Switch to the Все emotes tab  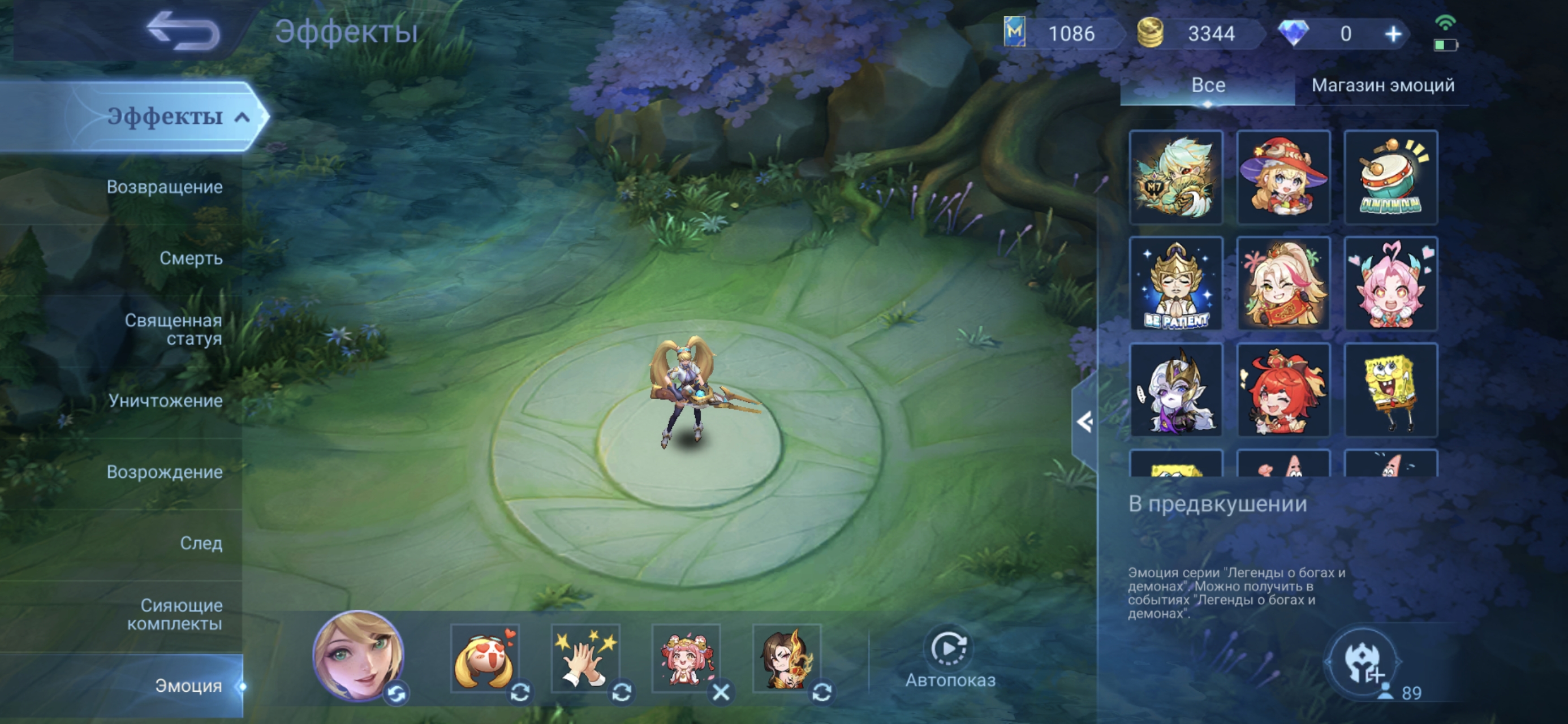(1208, 85)
